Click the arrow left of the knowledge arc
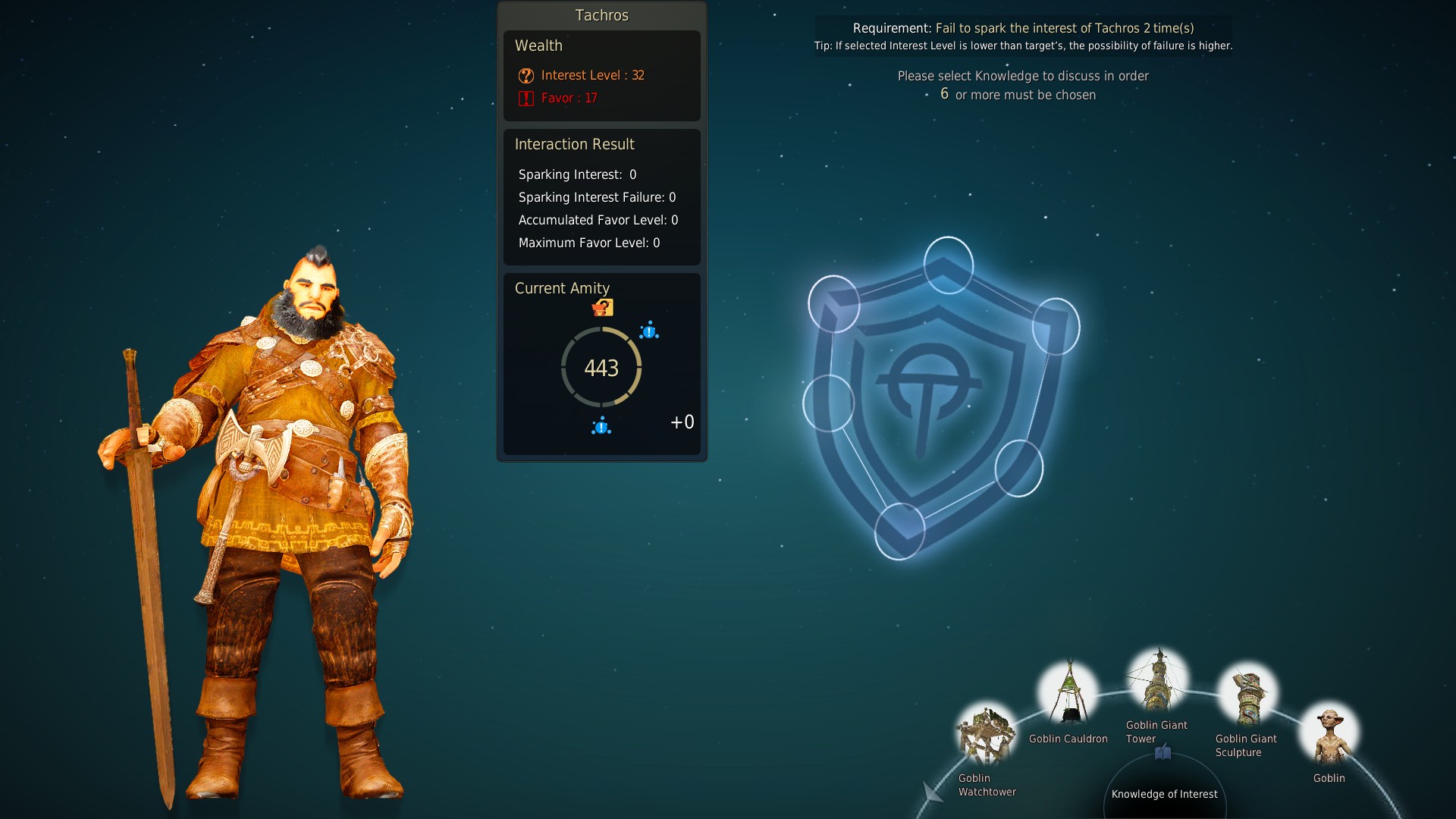The image size is (1456, 819). point(932,792)
